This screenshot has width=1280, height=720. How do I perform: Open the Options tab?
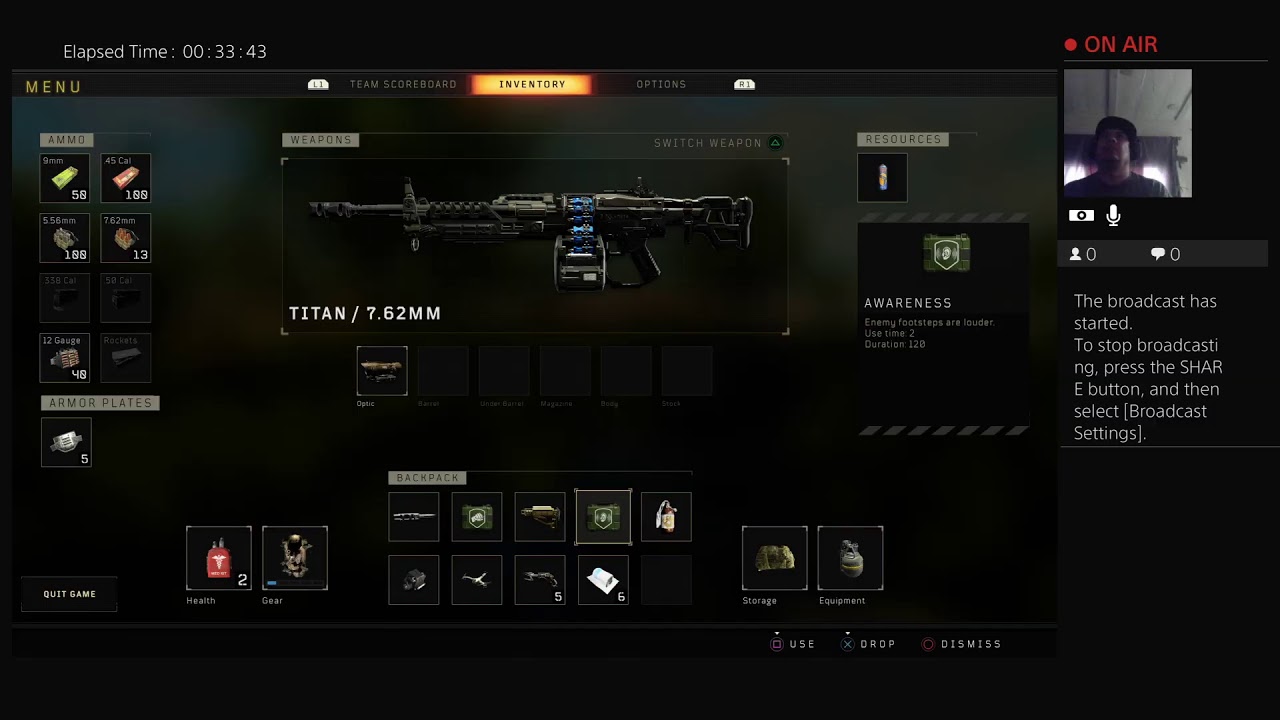(x=661, y=85)
